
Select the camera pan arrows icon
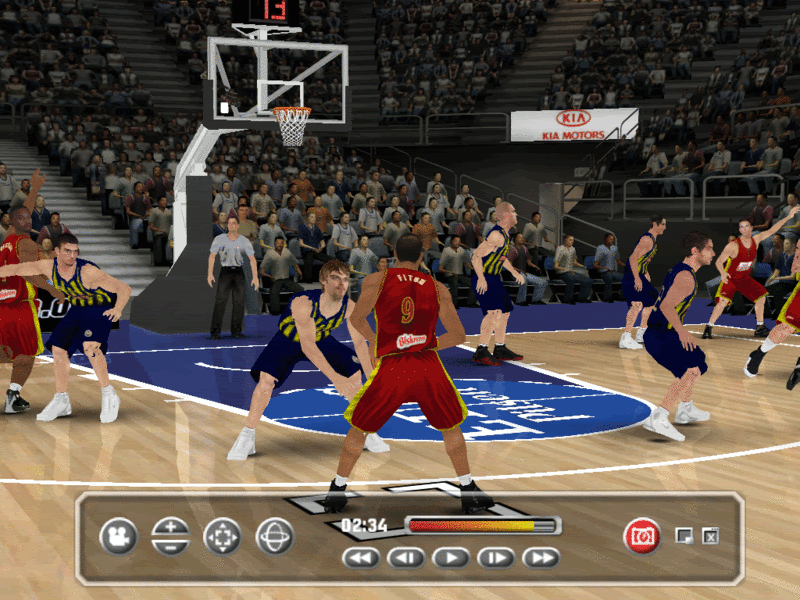coord(222,536)
